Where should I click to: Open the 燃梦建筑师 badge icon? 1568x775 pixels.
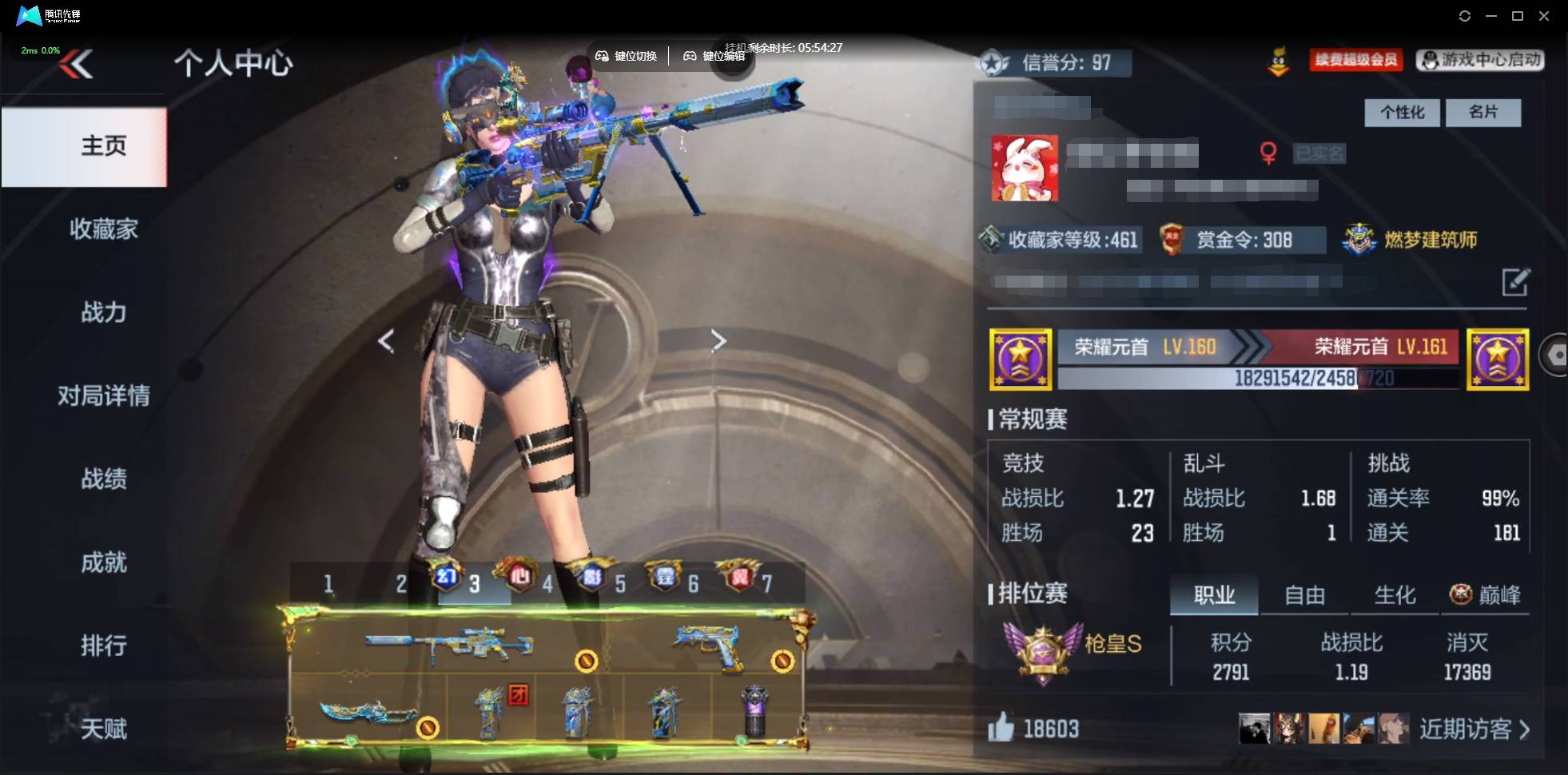1357,239
